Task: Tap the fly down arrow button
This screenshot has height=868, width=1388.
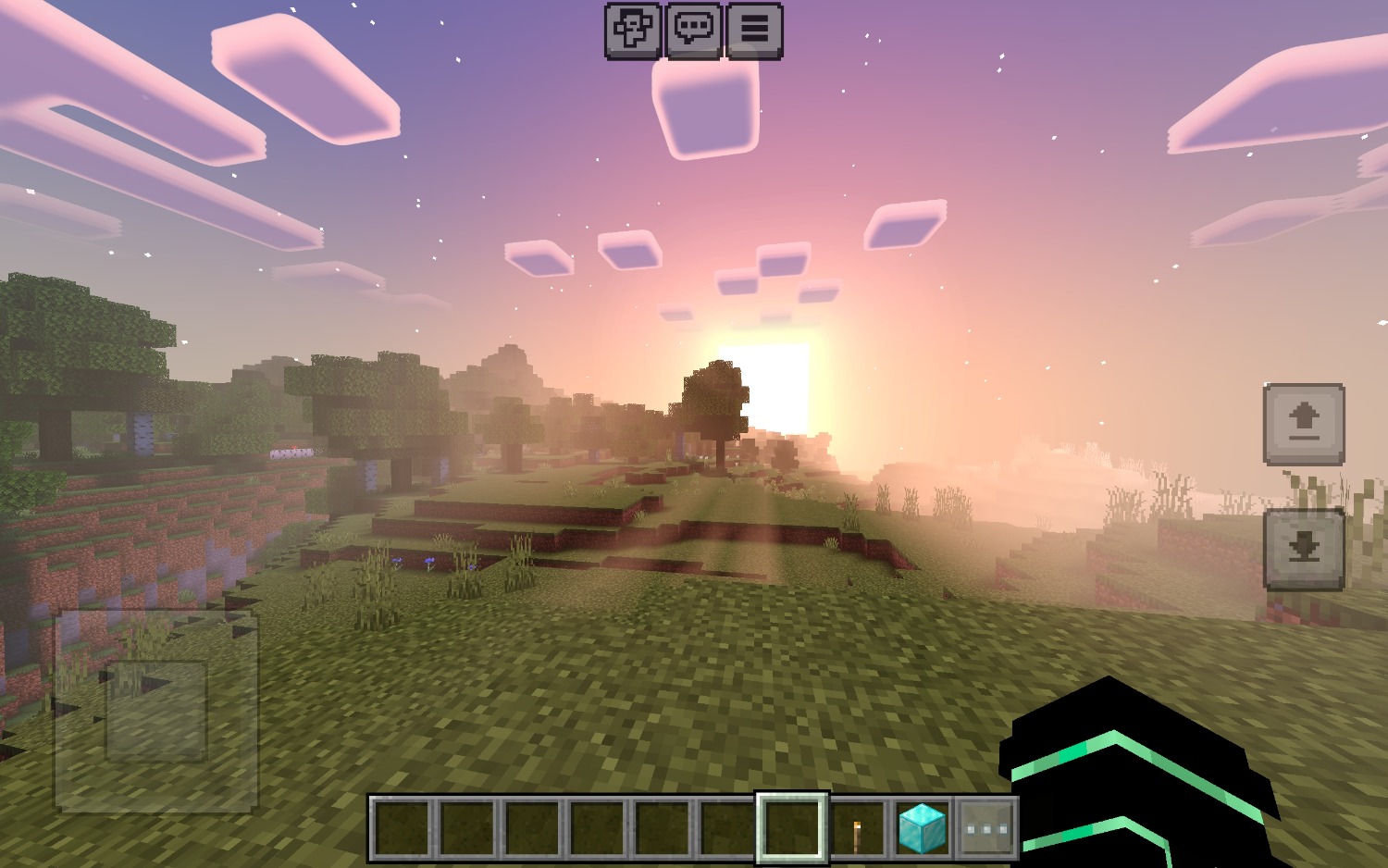Action: (1304, 549)
